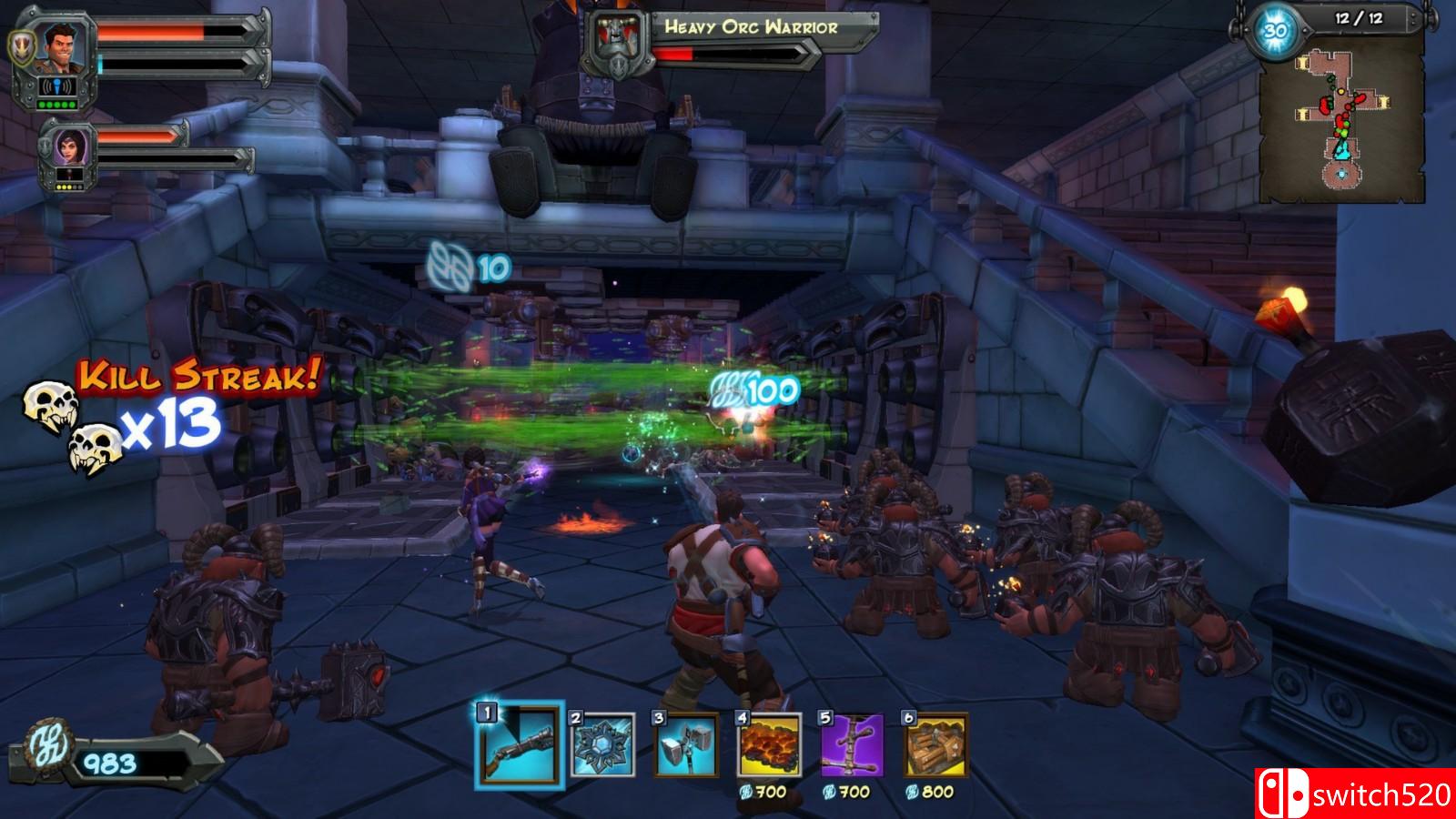Equip the ice amulet in slot 2
The width and height of the screenshot is (1456, 819).
pyautogui.click(x=602, y=745)
